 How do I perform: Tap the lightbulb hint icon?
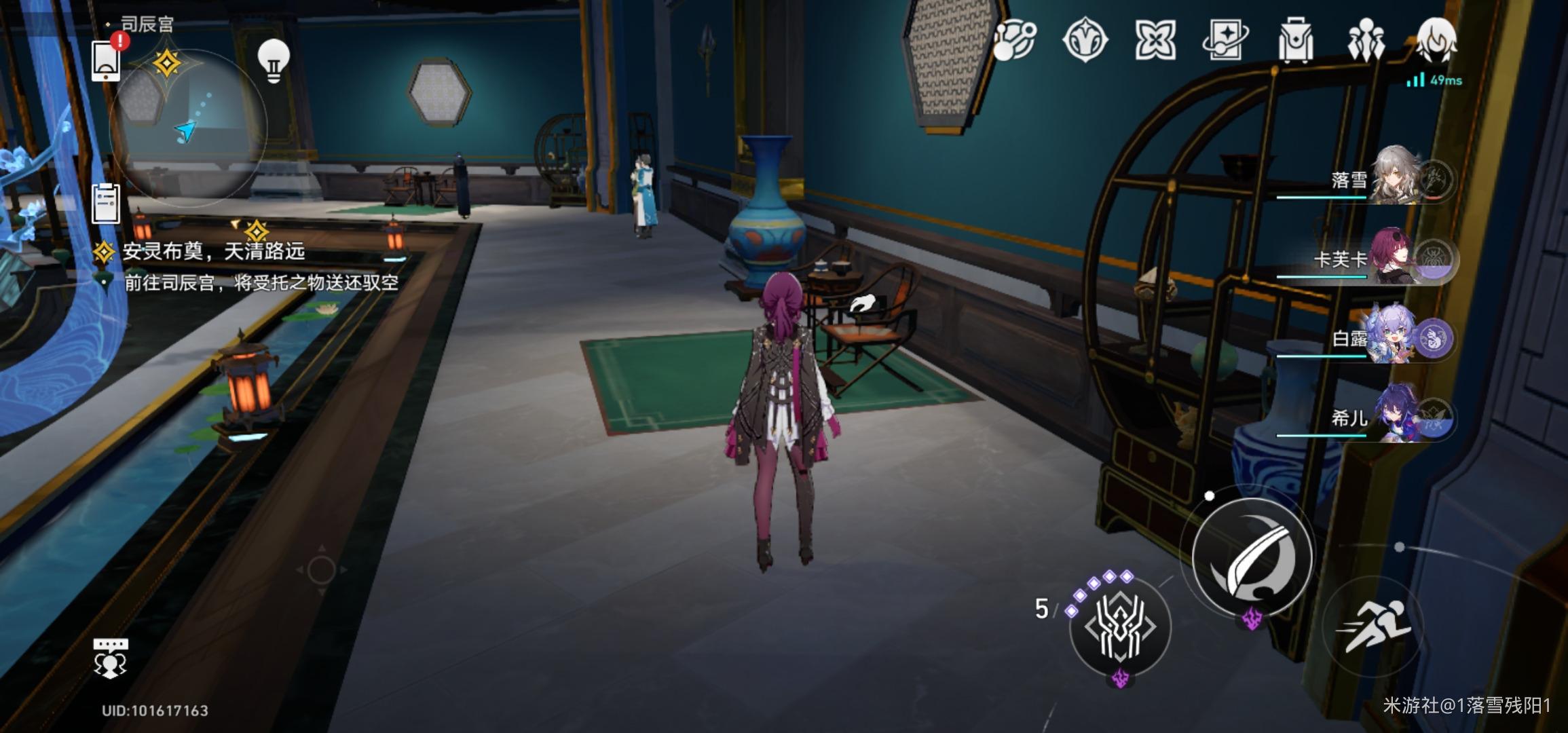(274, 61)
